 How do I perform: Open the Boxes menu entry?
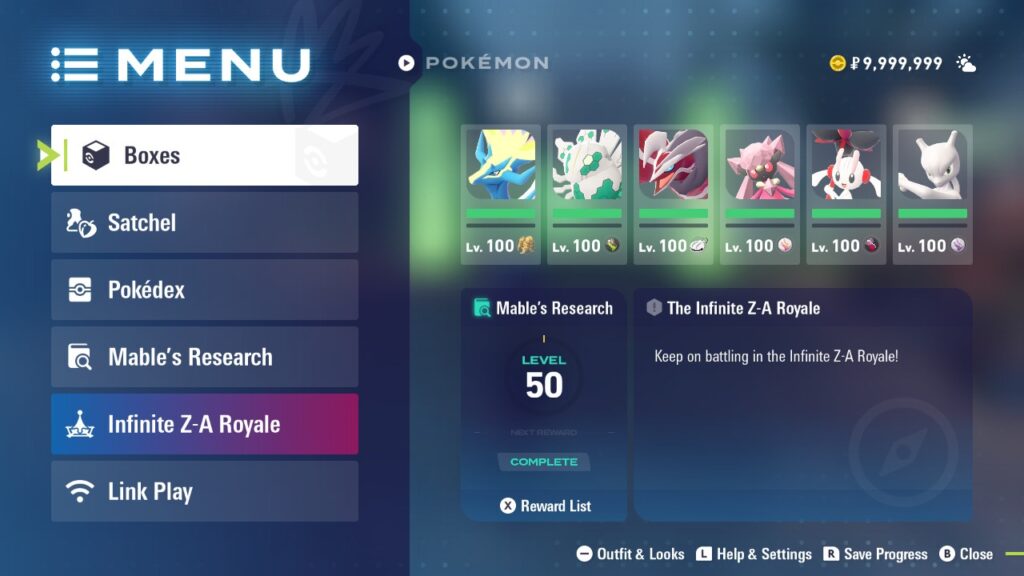[204, 155]
